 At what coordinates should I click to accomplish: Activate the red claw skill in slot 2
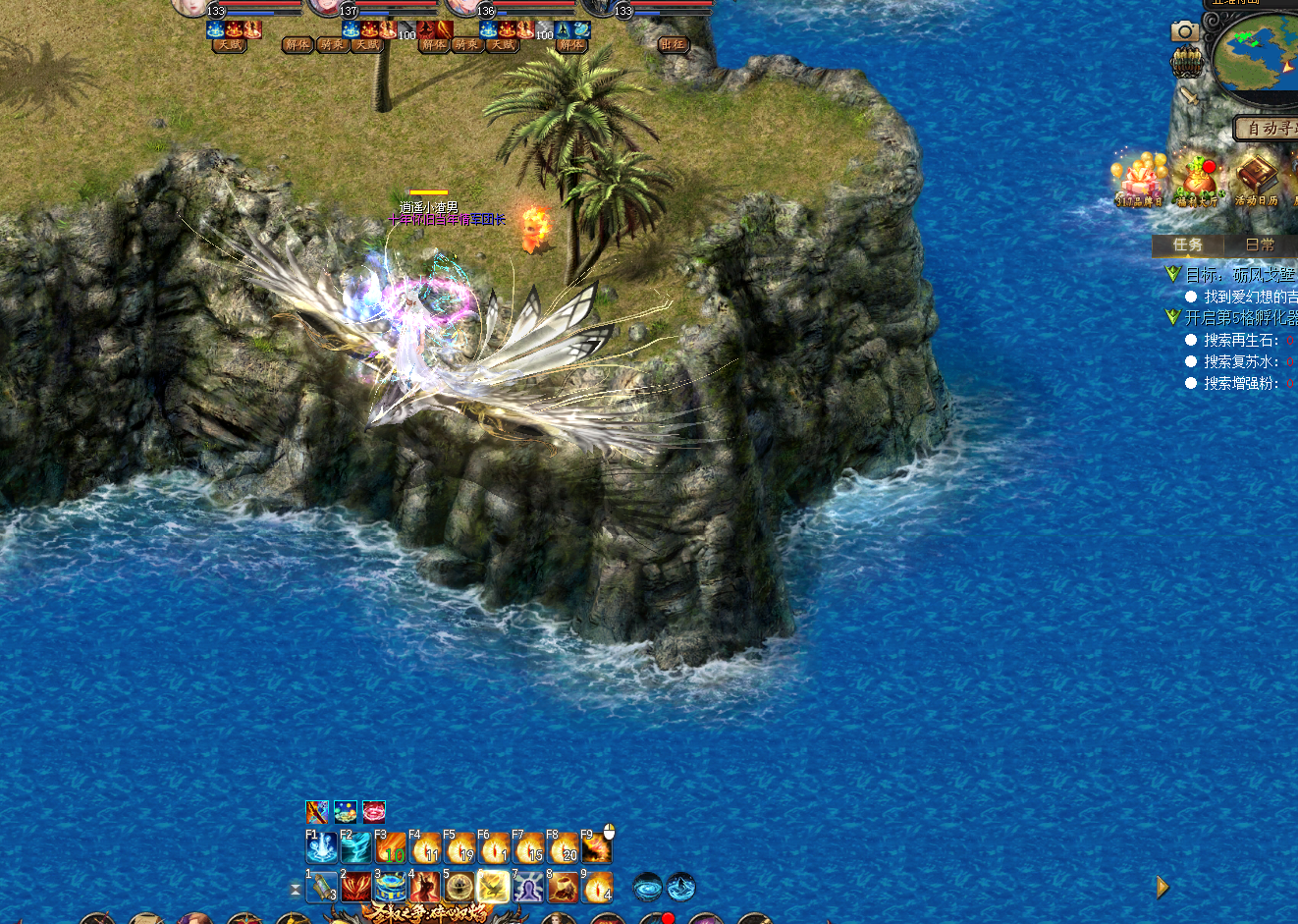[x=355, y=887]
